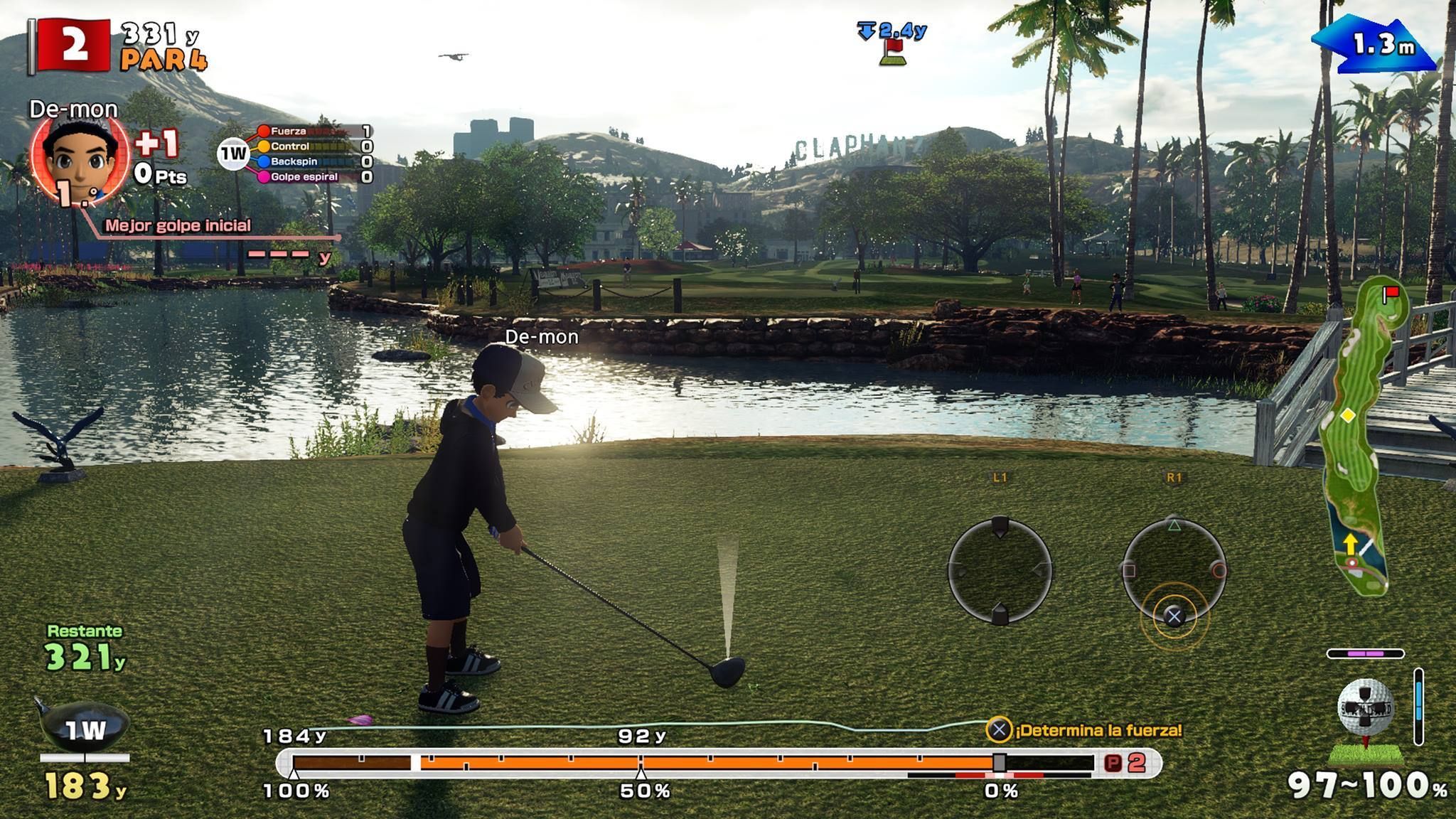The width and height of the screenshot is (1456, 819).
Task: Select the pin flag distance marker
Action: 893,44
